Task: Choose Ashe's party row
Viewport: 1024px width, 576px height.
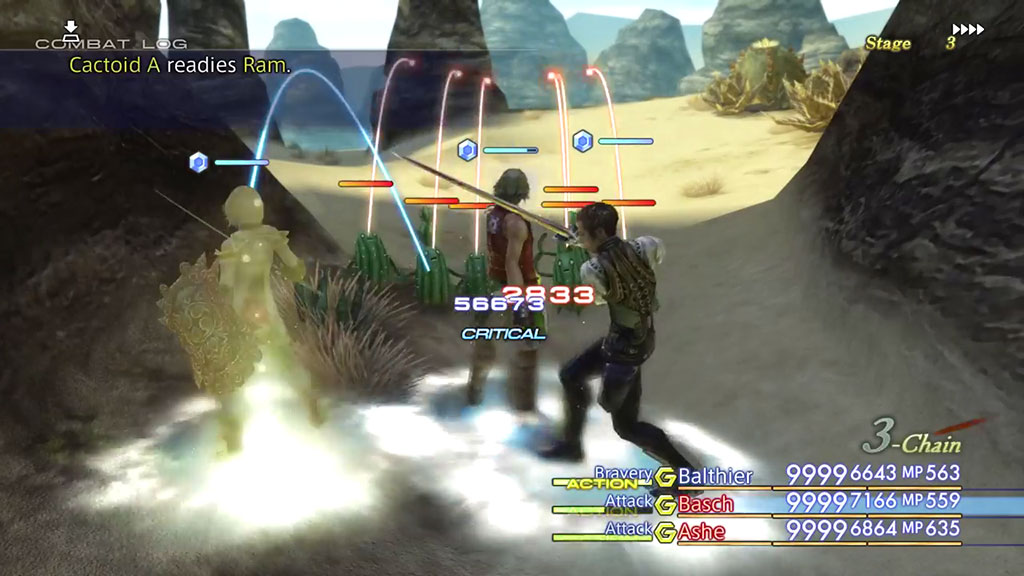Action: click(703, 530)
